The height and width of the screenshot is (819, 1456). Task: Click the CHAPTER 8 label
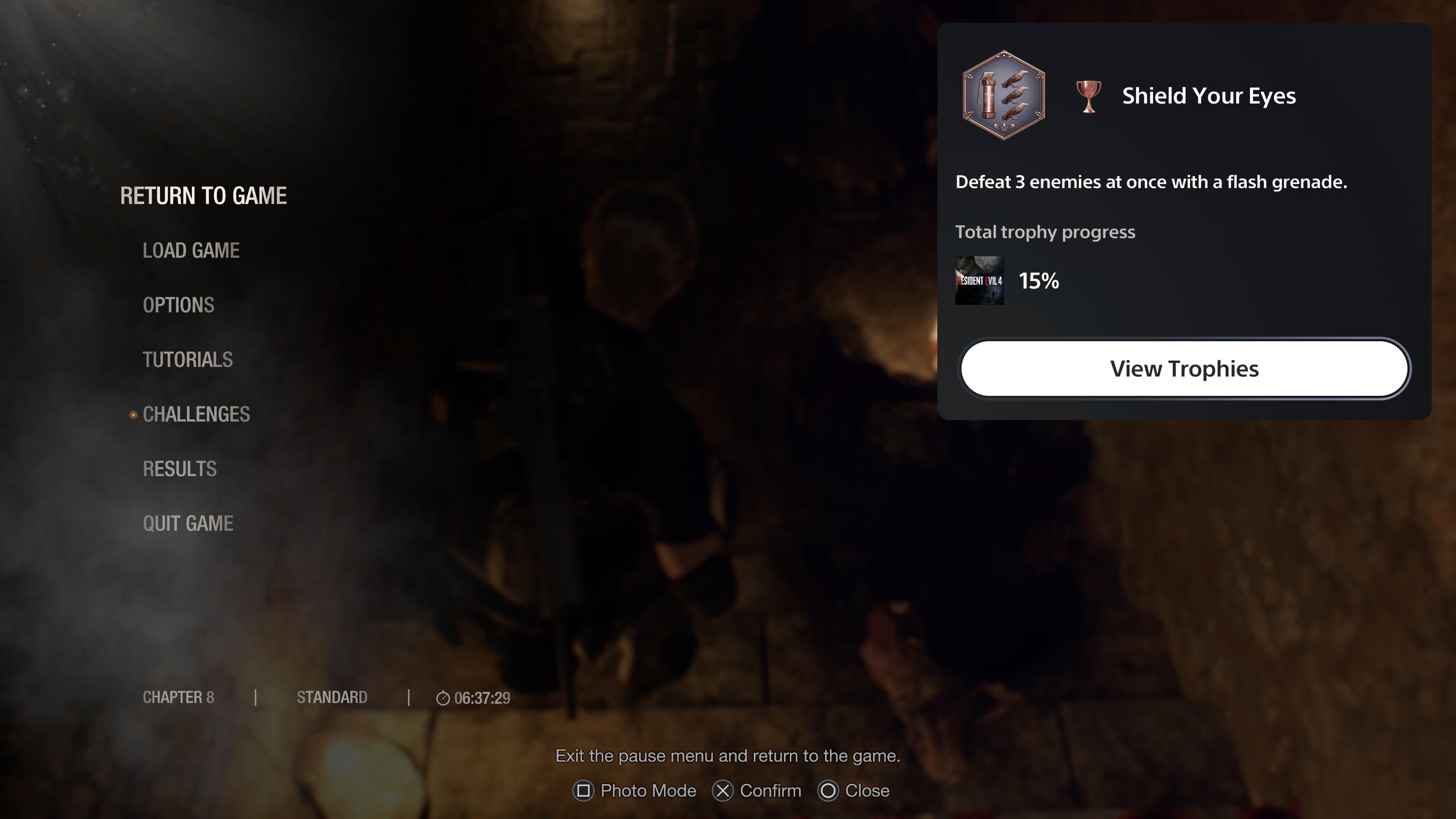click(x=178, y=697)
